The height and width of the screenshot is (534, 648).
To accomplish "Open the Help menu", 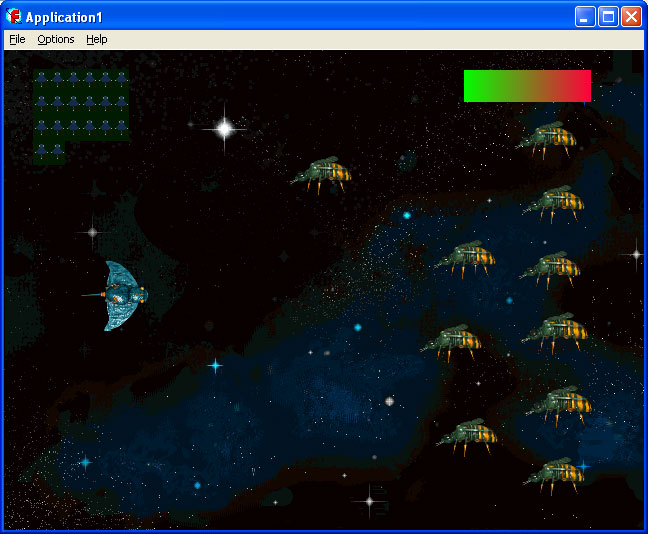I will 97,39.
